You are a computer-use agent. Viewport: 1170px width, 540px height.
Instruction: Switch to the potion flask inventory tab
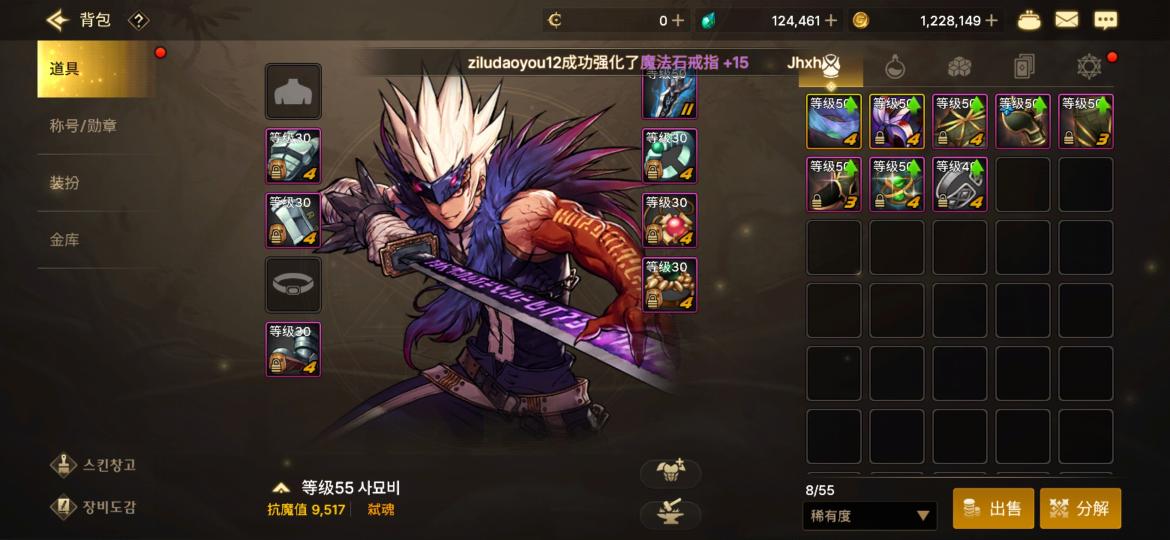[895, 67]
